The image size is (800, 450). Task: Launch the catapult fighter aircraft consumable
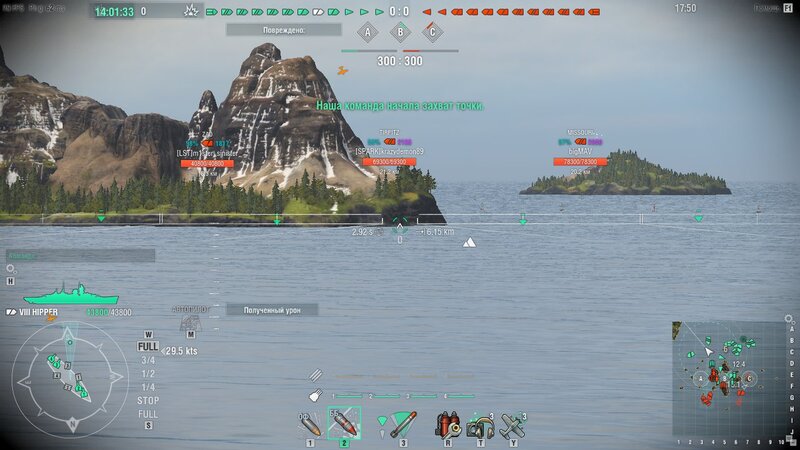(513, 423)
